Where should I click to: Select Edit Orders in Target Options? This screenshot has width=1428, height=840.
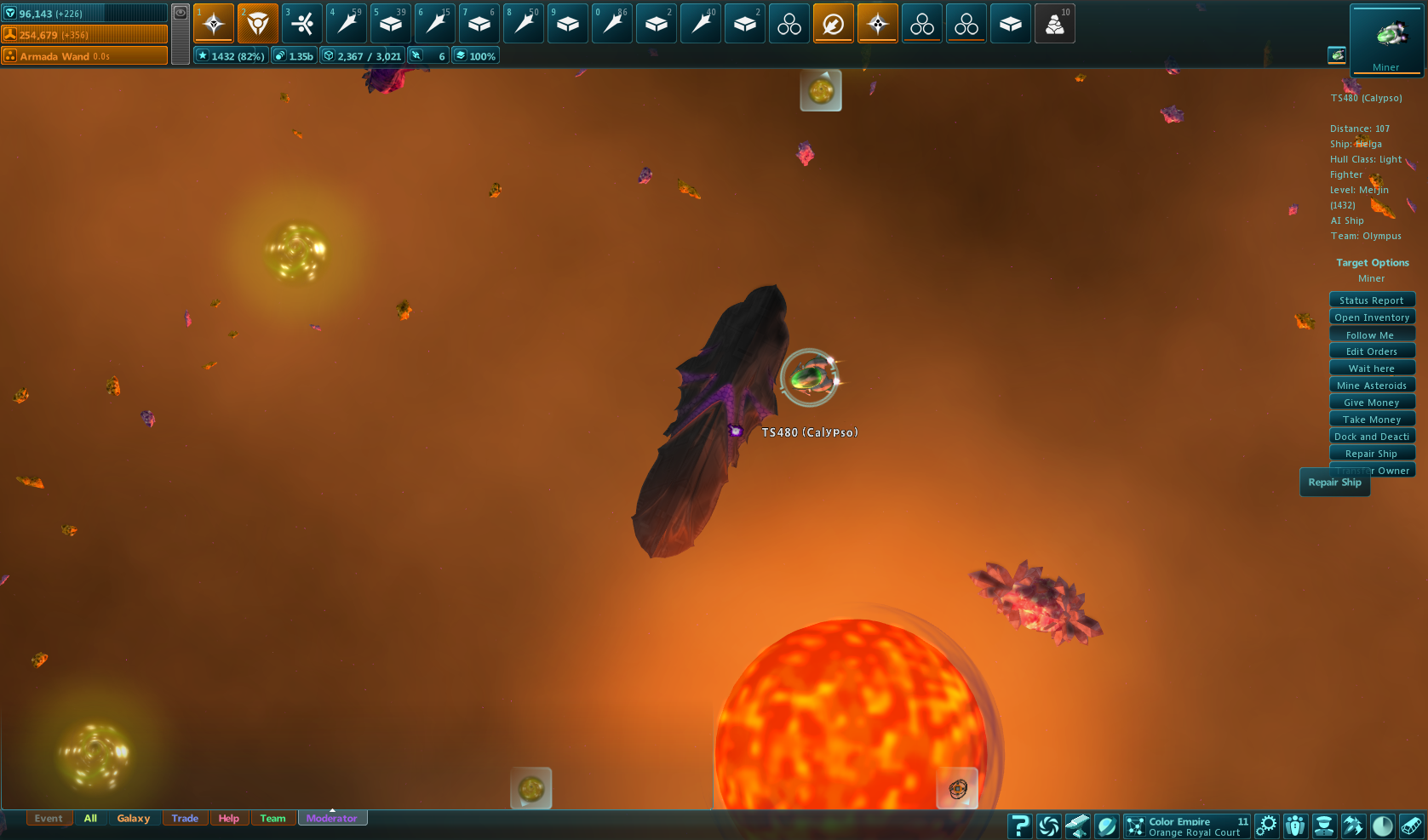pos(1372,351)
